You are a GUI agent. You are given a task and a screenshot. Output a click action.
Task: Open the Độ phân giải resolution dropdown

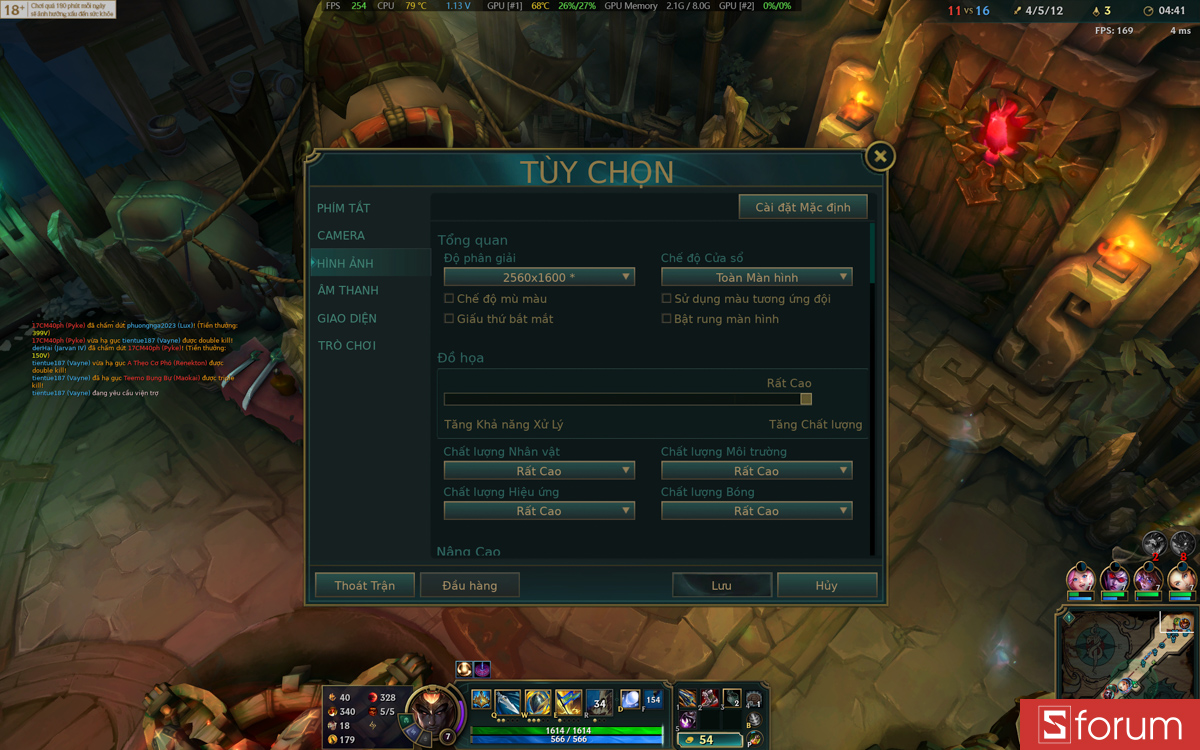click(x=539, y=277)
